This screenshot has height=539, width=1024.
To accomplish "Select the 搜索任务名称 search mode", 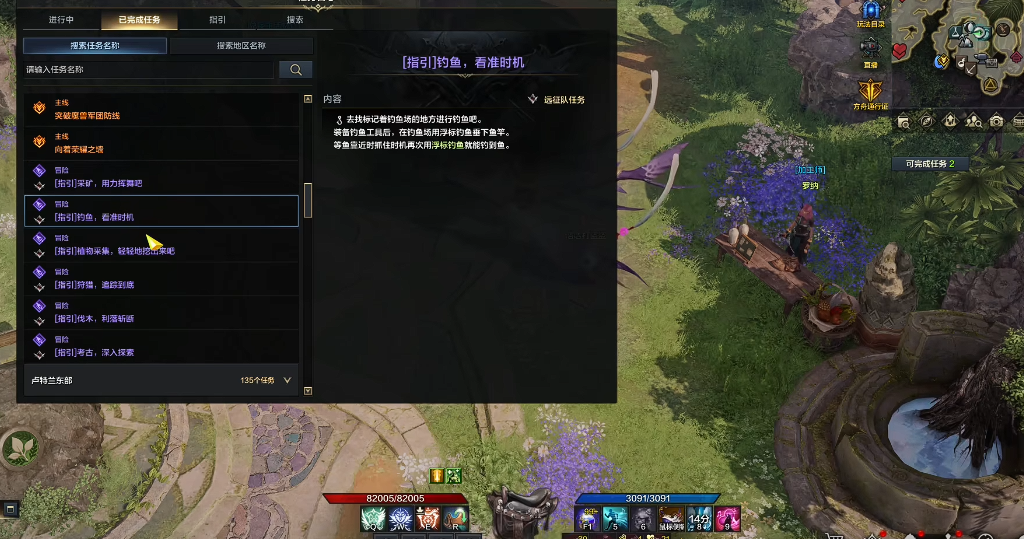I will point(95,45).
